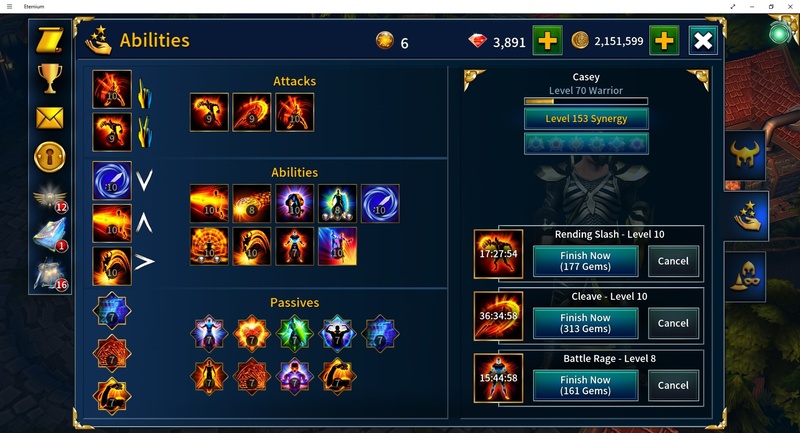This screenshot has width=800, height=433.
Task: Close the Abilities window
Action: click(x=703, y=41)
